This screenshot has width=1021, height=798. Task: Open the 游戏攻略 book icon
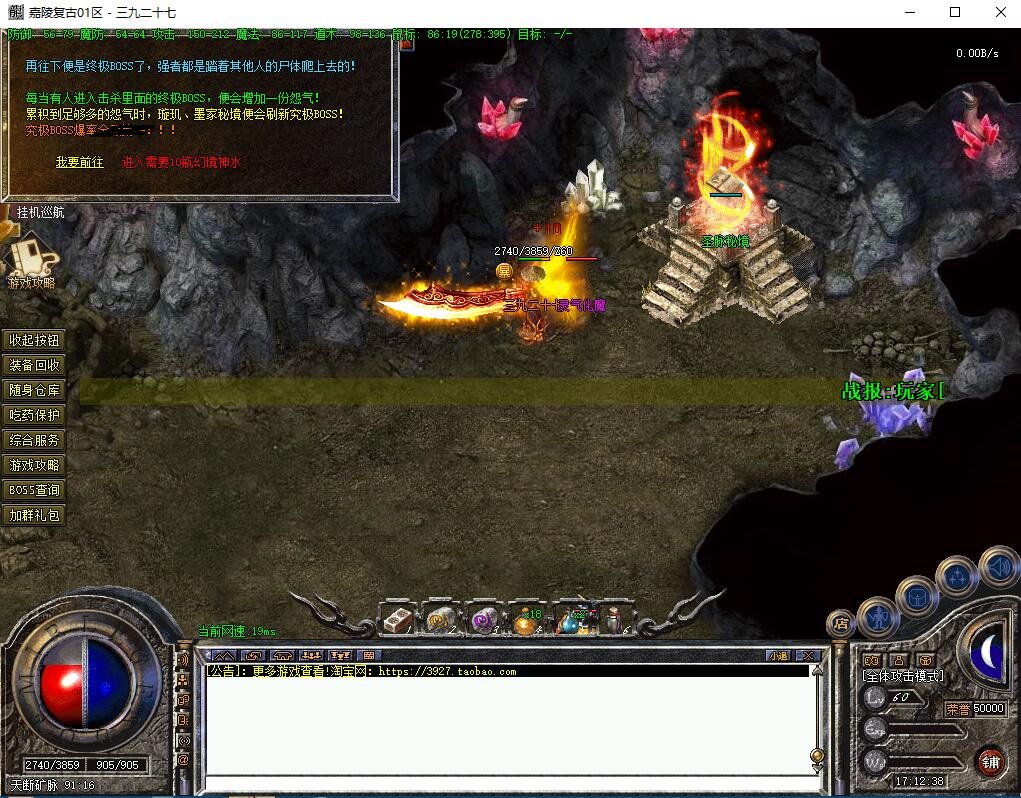(31, 258)
